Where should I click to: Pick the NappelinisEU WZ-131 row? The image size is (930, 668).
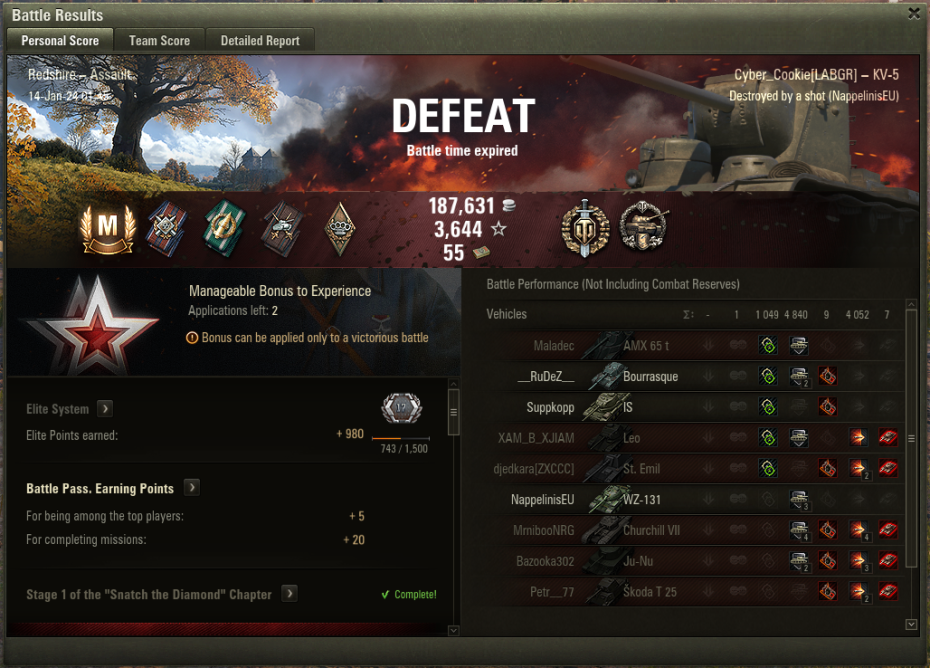point(690,499)
